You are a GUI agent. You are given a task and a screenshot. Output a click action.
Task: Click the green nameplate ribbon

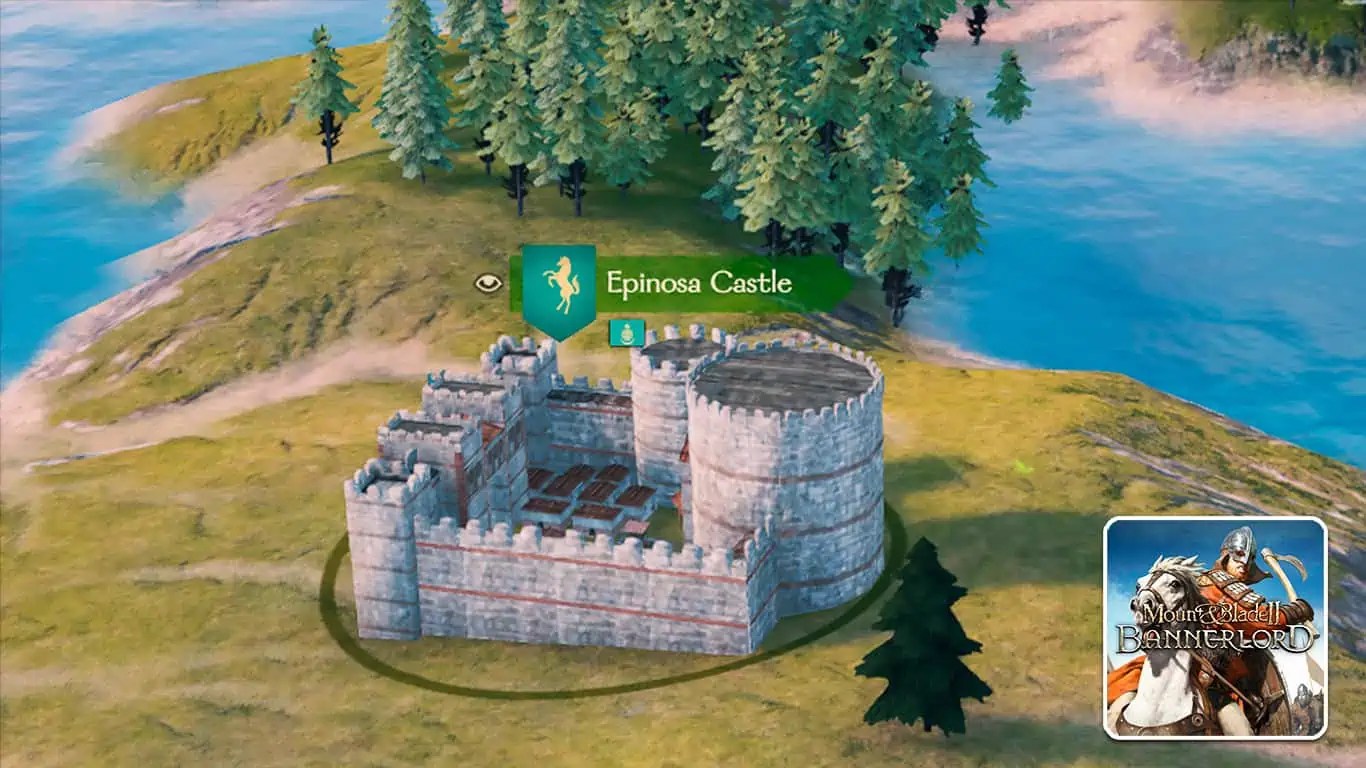click(720, 283)
